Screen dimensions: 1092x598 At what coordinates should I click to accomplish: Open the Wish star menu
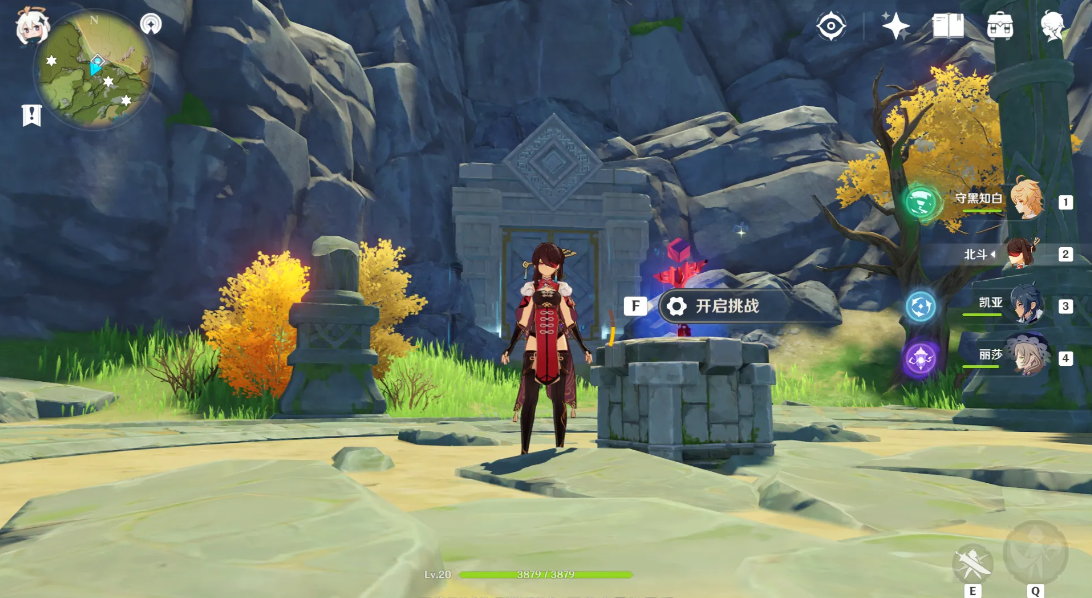point(895,26)
